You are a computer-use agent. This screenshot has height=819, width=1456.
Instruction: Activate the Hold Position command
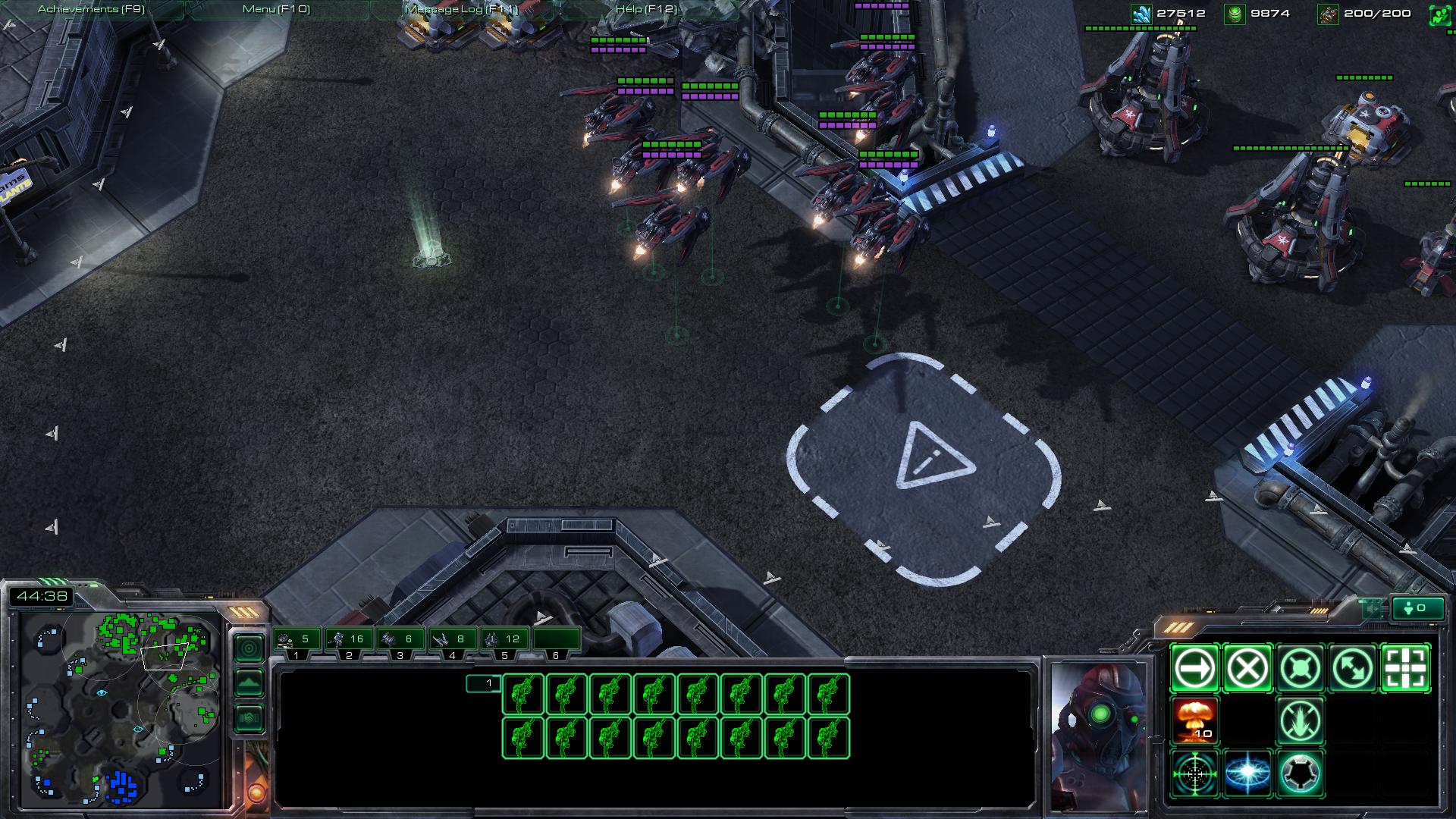tap(1301, 669)
